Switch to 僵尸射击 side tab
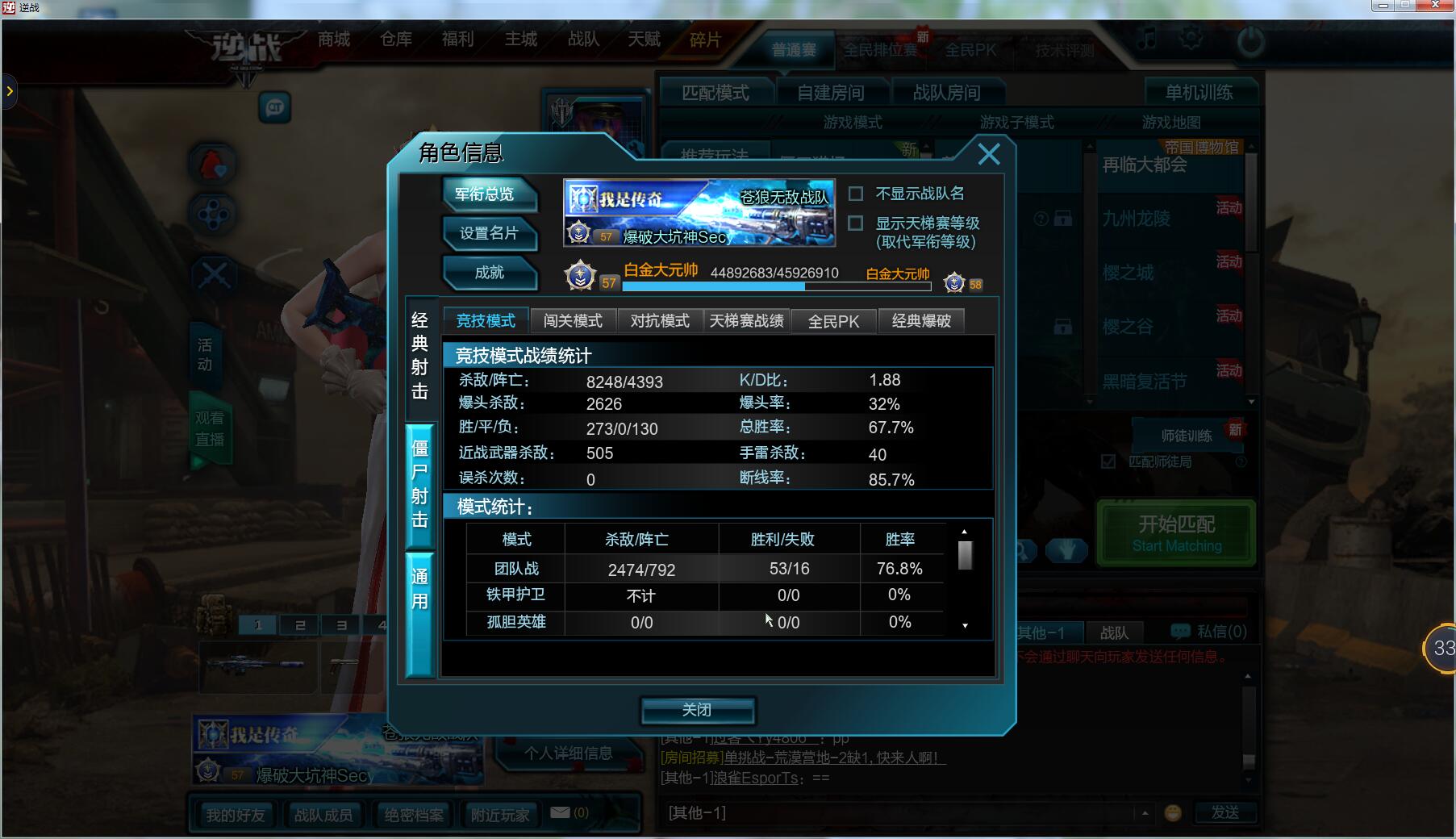Viewport: 1456px width, 839px height. 419,484
